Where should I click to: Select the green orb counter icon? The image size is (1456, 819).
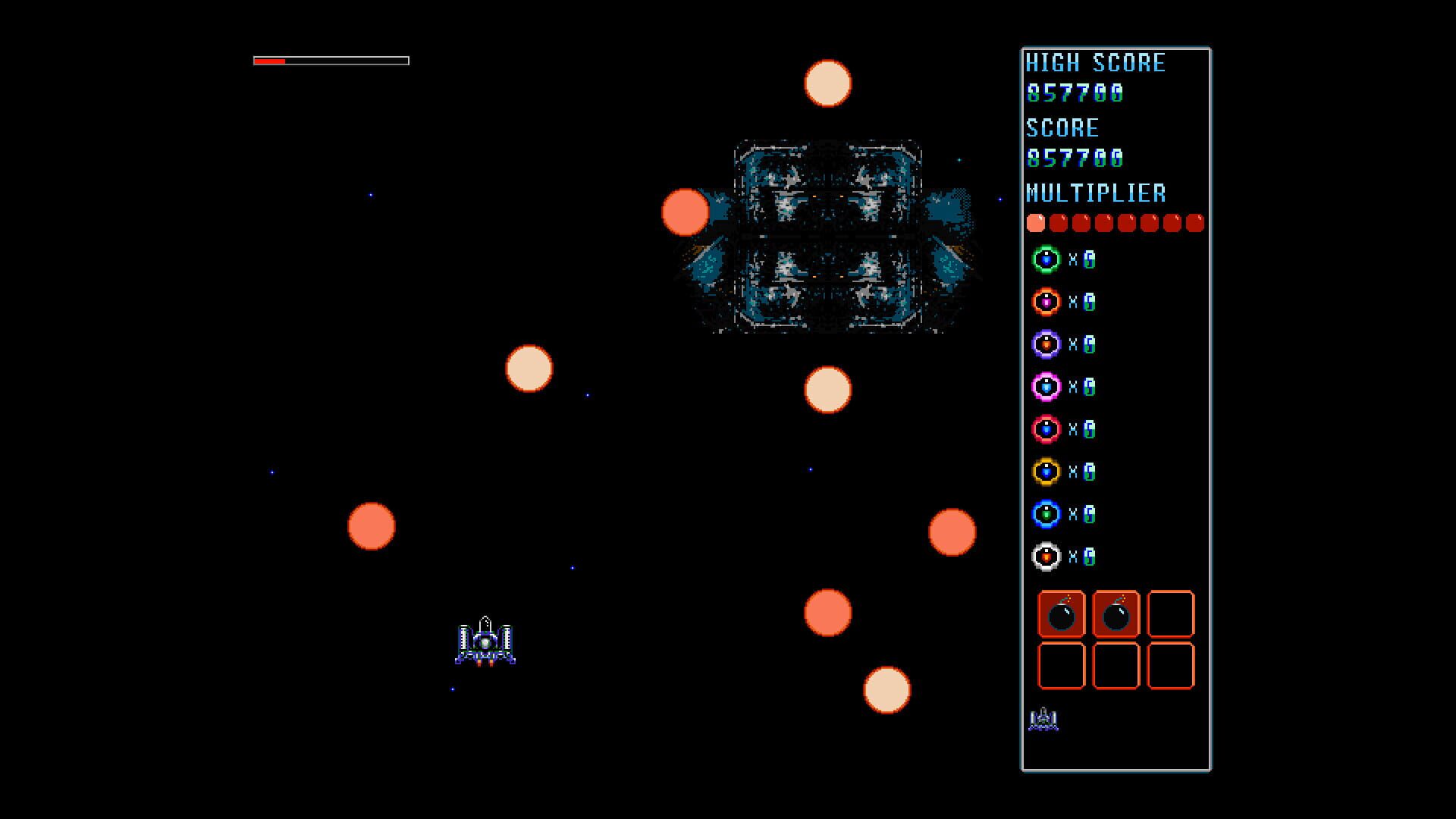coord(1045,260)
